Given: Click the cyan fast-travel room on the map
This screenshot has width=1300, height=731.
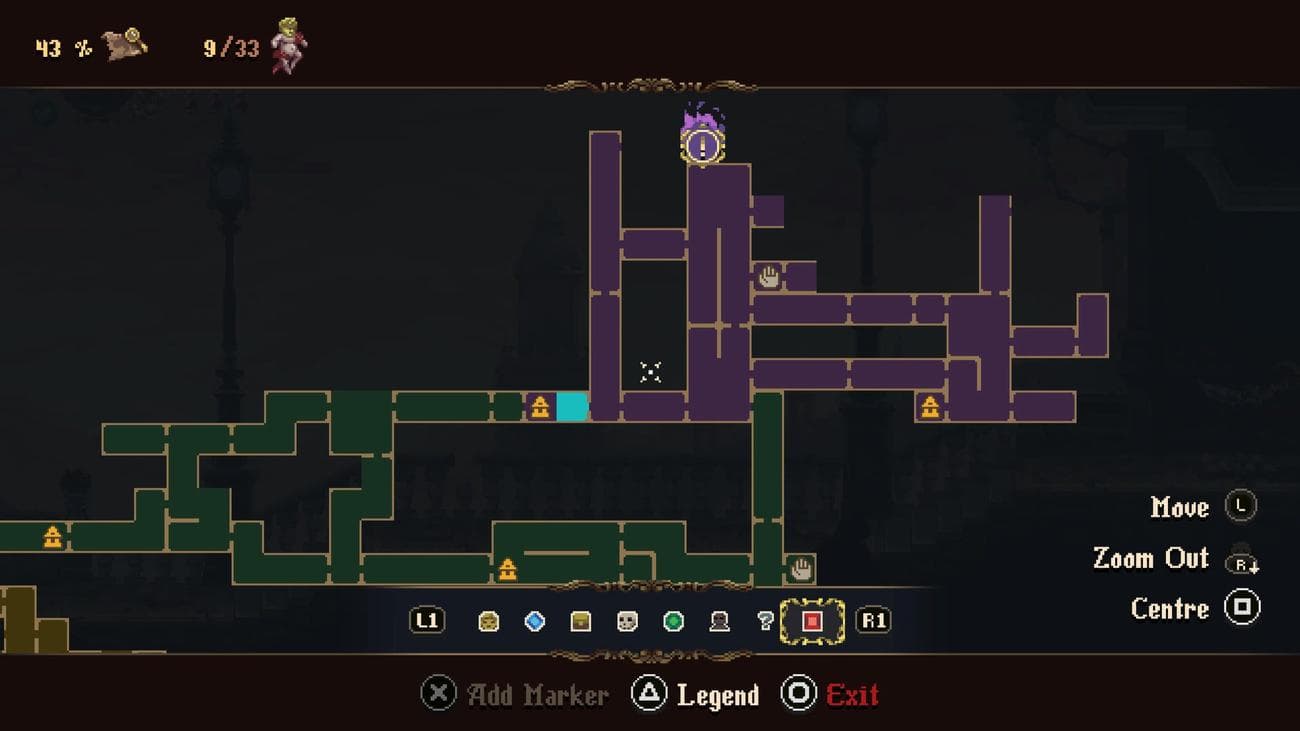Looking at the screenshot, I should (570, 404).
